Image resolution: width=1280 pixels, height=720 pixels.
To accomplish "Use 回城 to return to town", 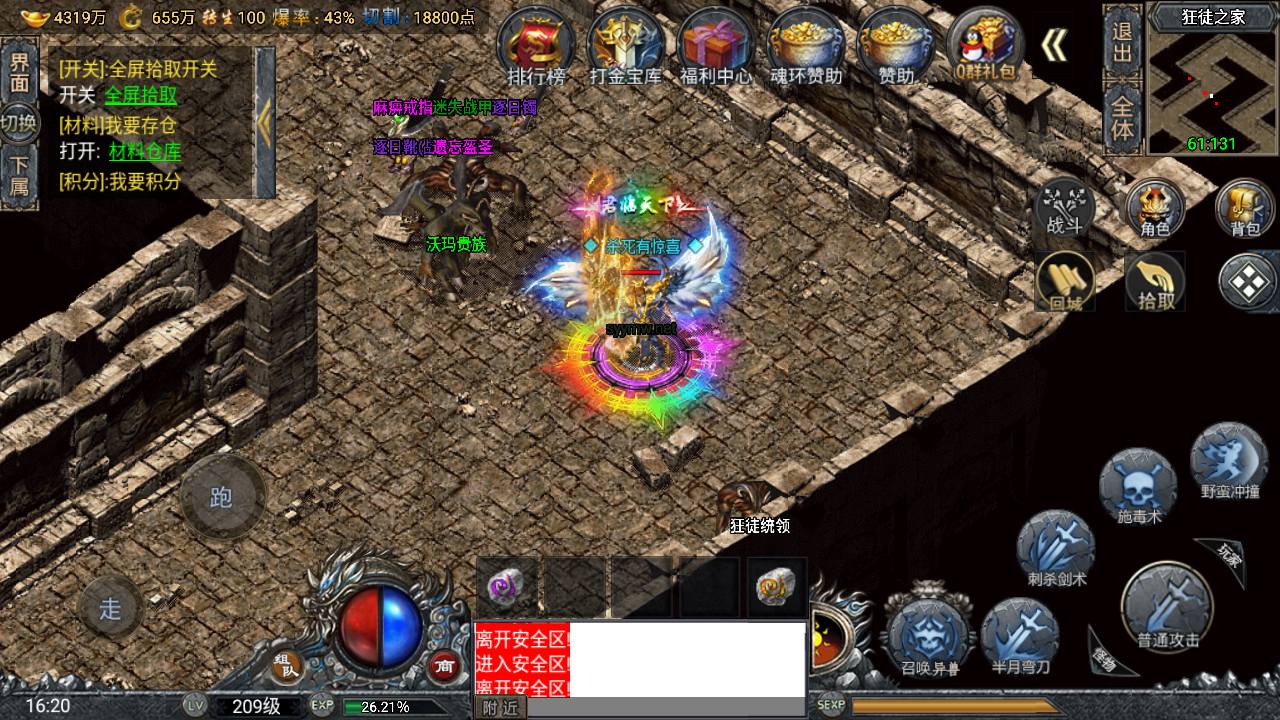I will [x=1065, y=281].
